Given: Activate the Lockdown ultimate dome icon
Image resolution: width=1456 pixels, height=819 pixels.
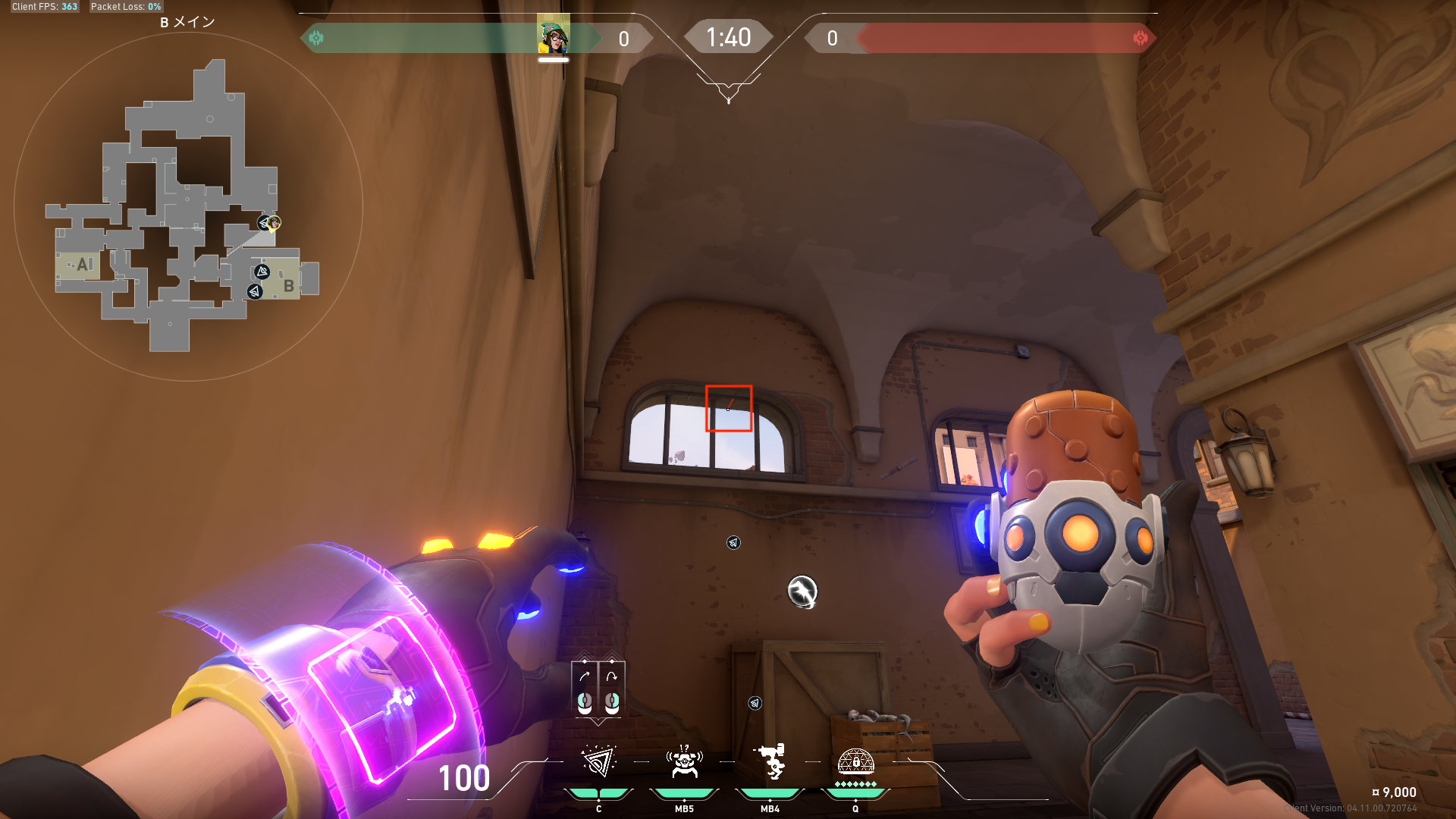Looking at the screenshot, I should click(855, 761).
